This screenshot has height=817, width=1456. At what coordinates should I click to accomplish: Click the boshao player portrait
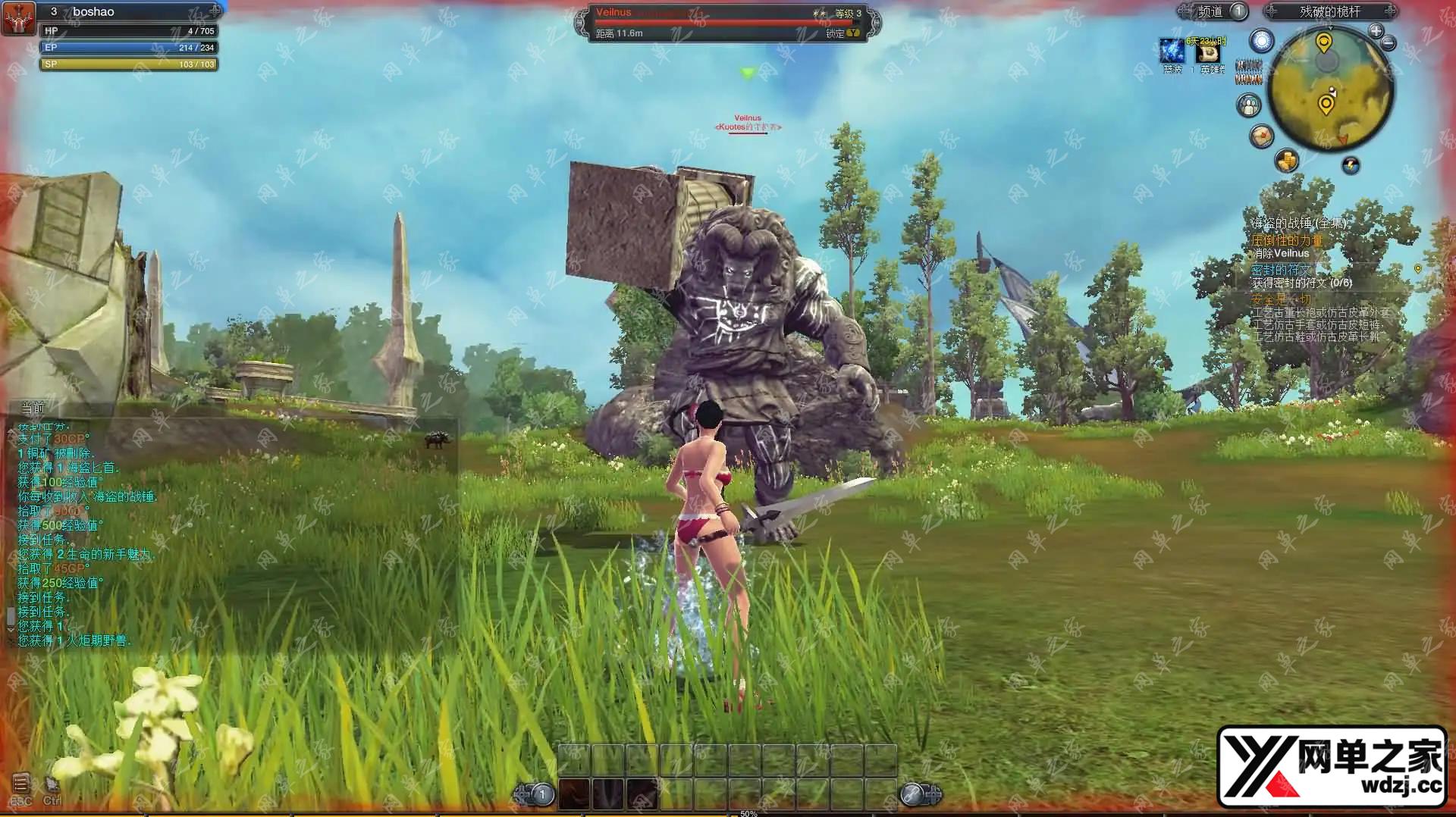tap(18, 18)
